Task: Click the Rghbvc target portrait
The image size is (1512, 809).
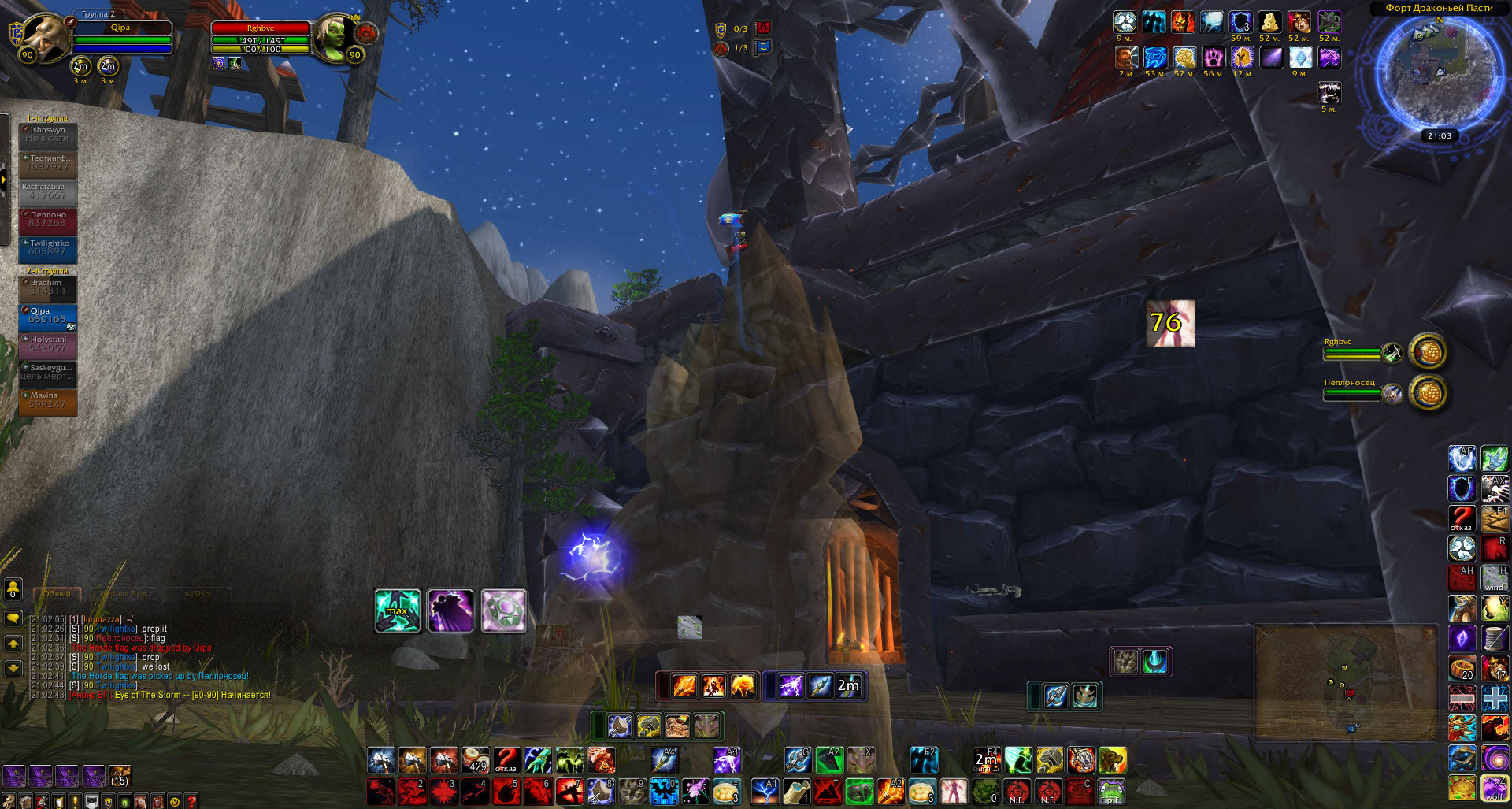Action: click(335, 36)
